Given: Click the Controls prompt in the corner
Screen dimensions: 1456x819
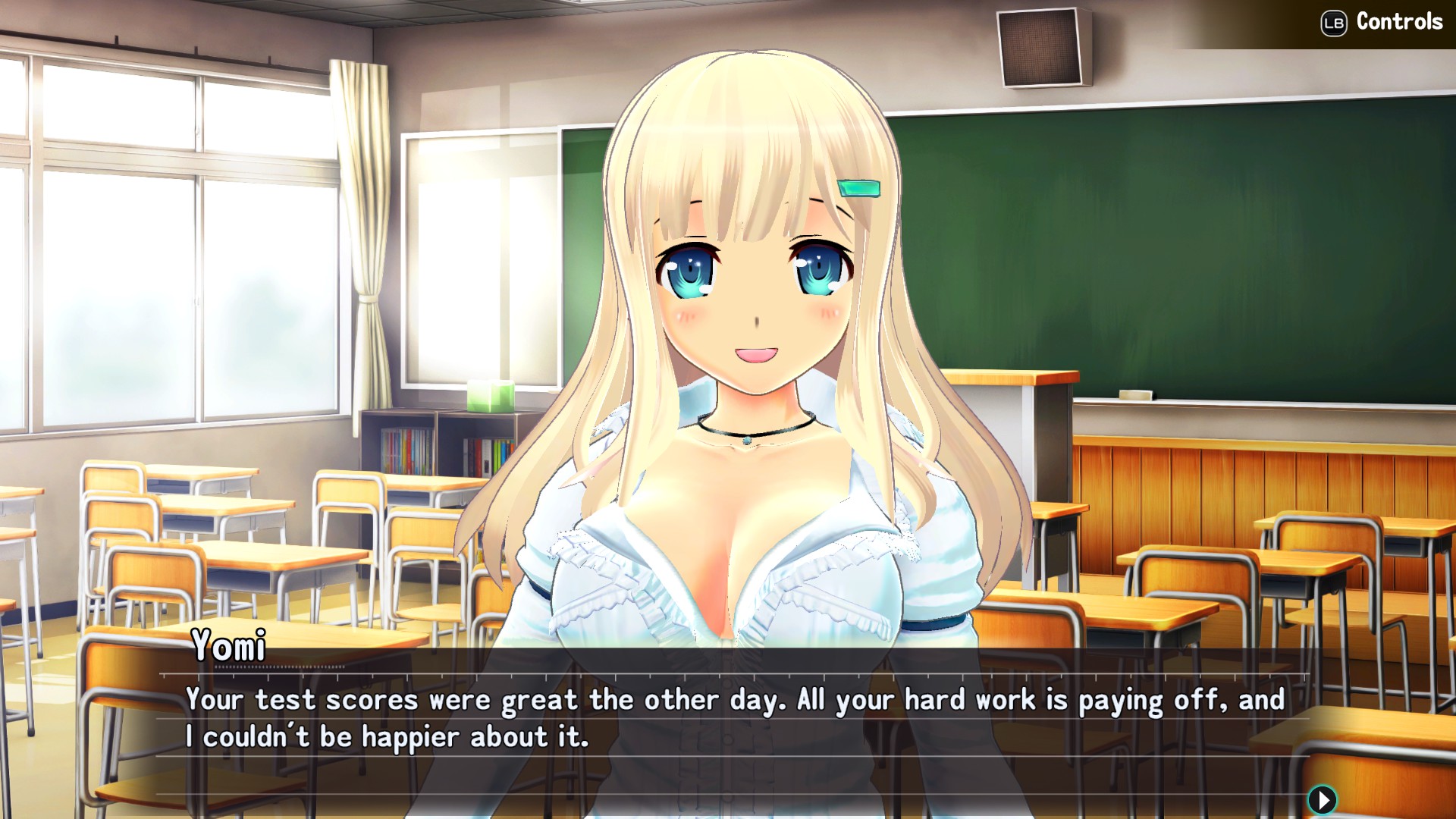Looking at the screenshot, I should tap(1399, 21).
